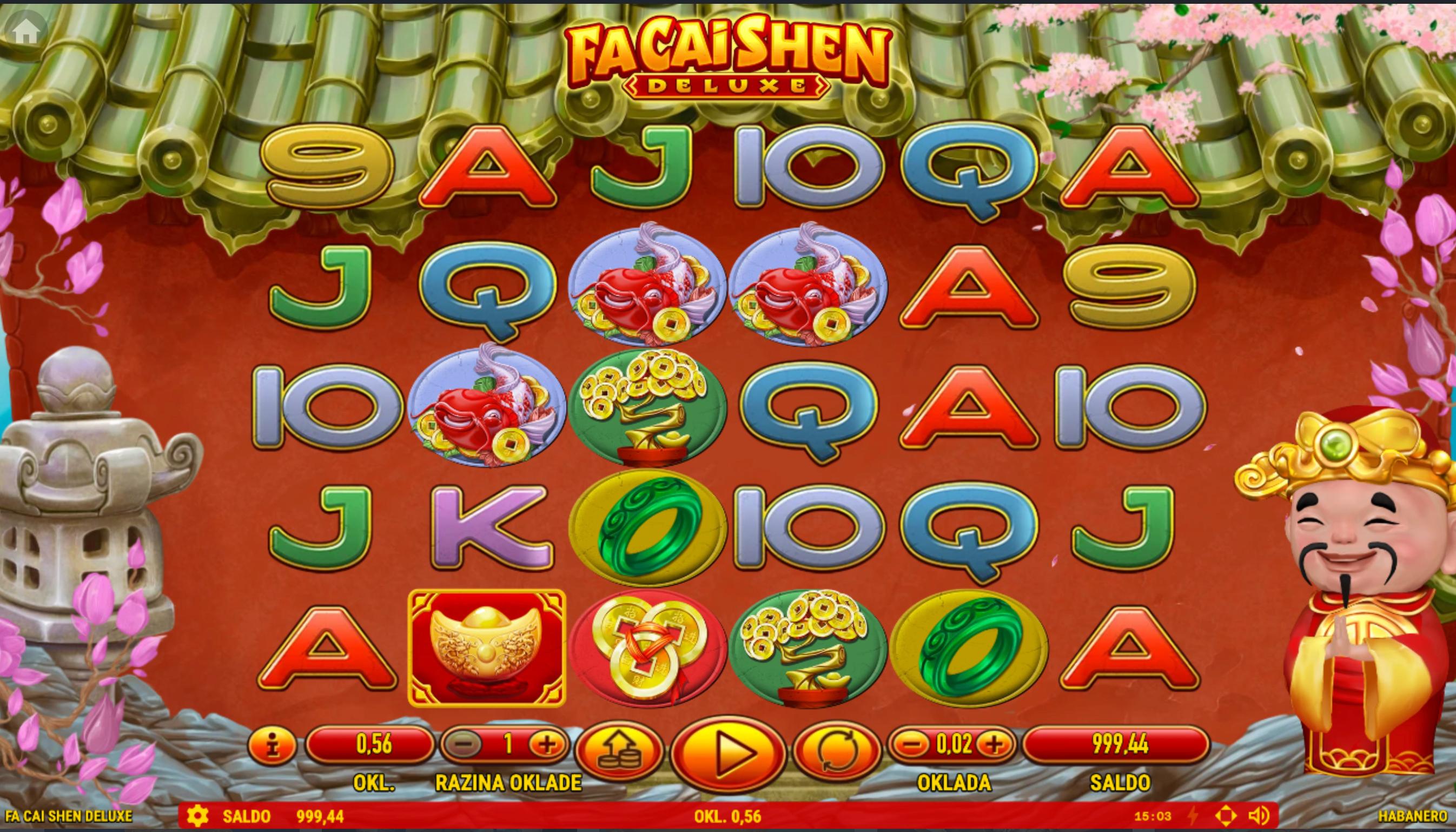
Task: Toggle fullscreen with the four-arrow icon
Action: point(1226,816)
